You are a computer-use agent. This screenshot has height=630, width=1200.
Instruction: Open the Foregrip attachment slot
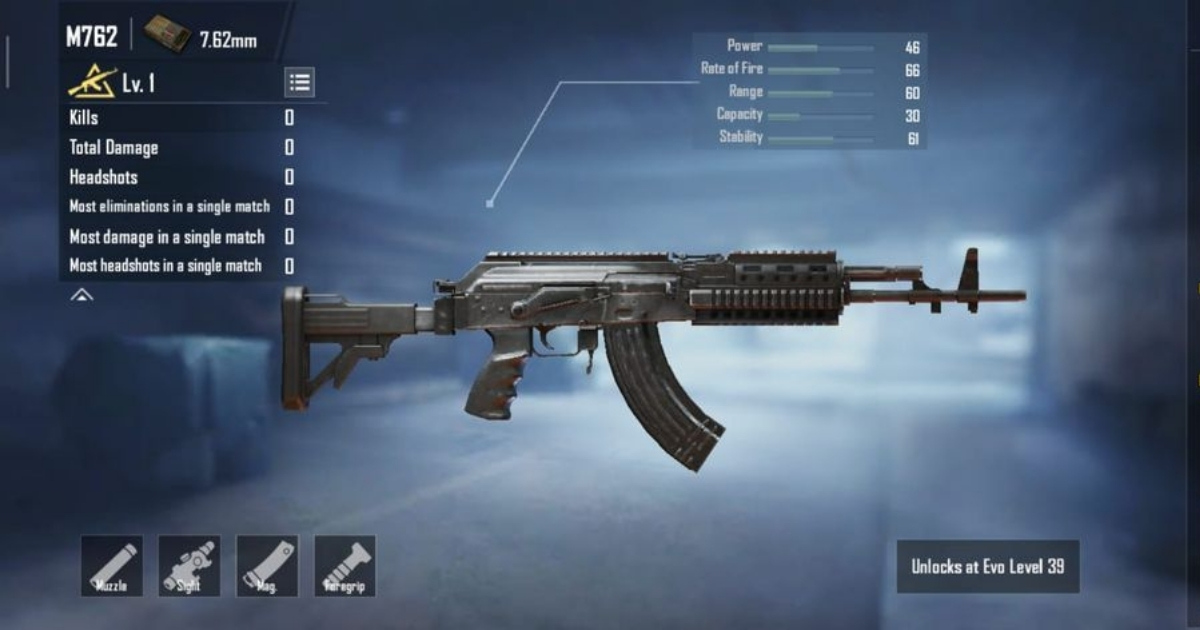345,566
